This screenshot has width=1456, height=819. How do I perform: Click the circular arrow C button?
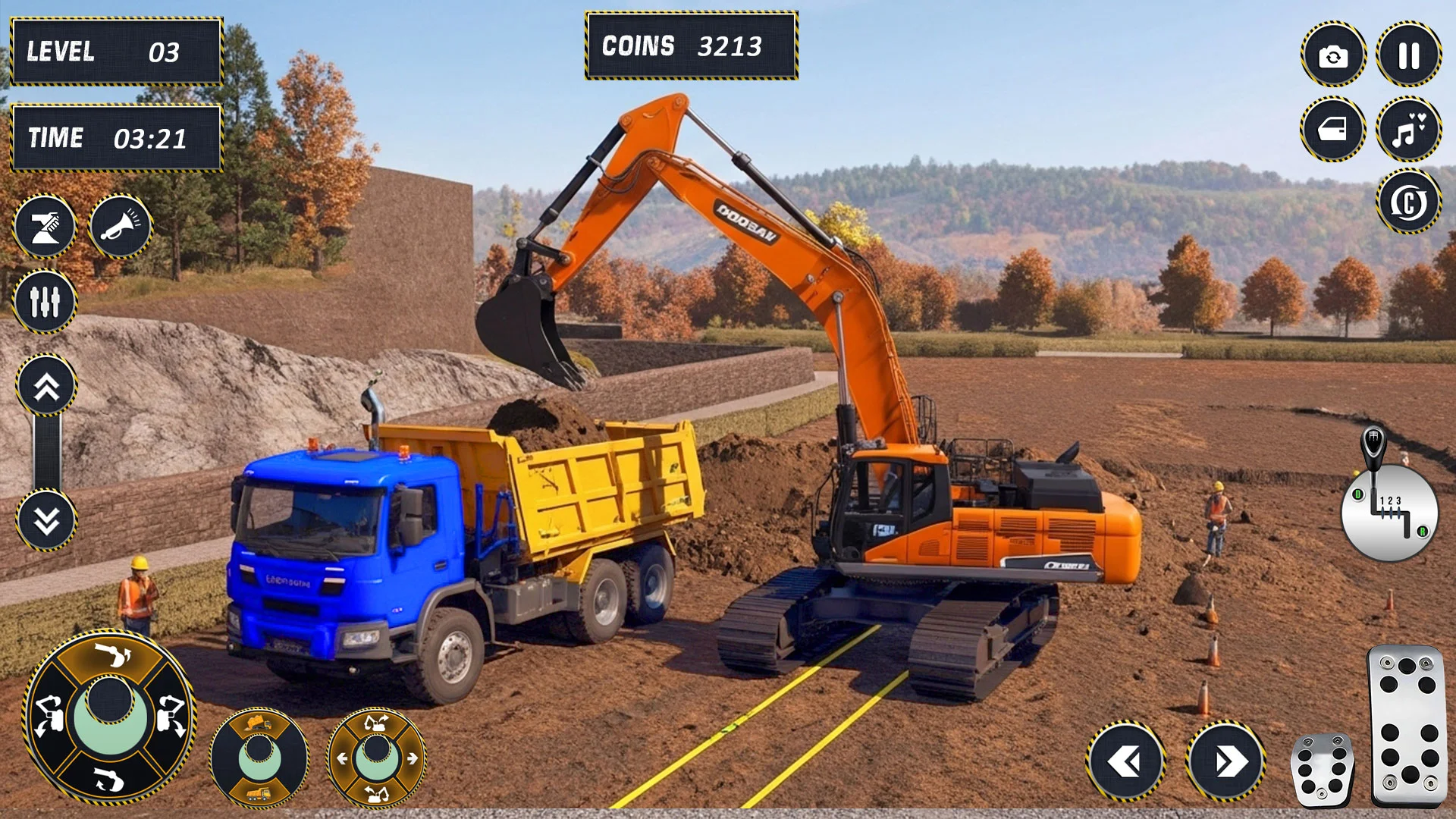pos(1408,202)
